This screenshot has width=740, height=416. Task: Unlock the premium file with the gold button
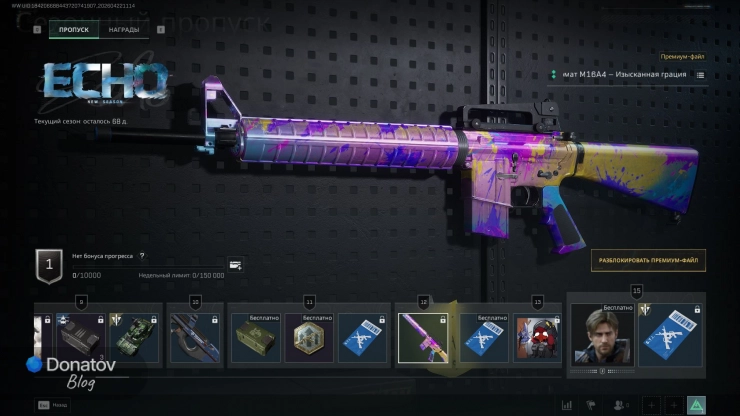[x=647, y=260]
